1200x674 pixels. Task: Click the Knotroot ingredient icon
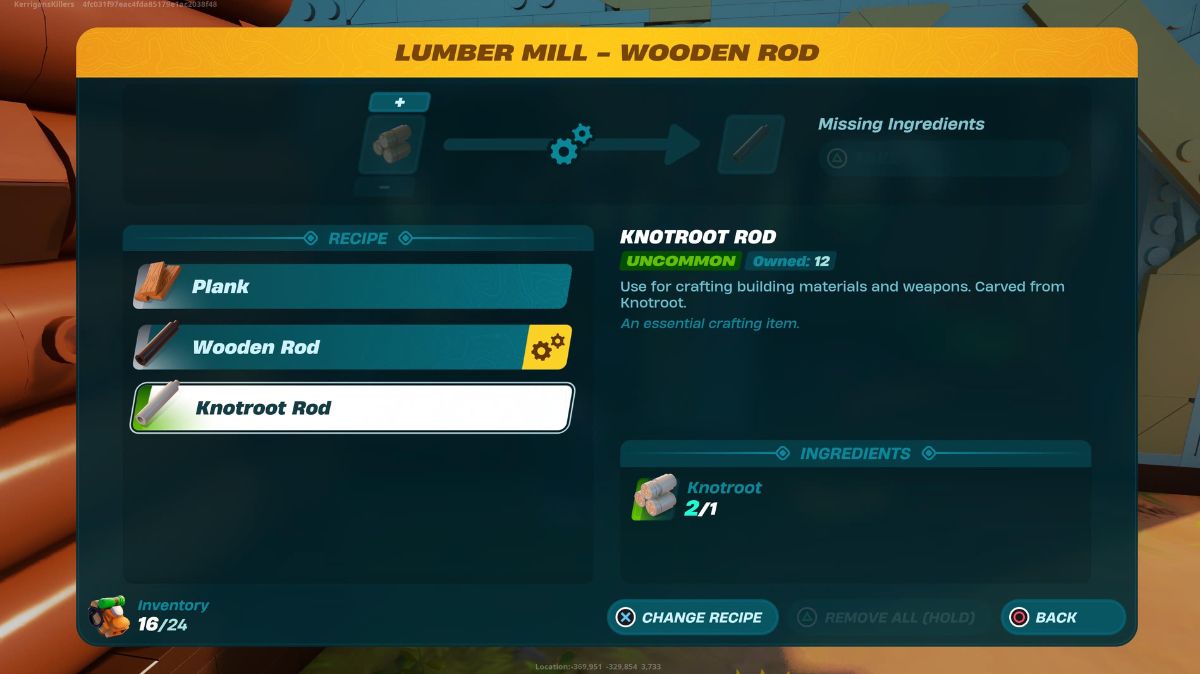tap(655, 497)
